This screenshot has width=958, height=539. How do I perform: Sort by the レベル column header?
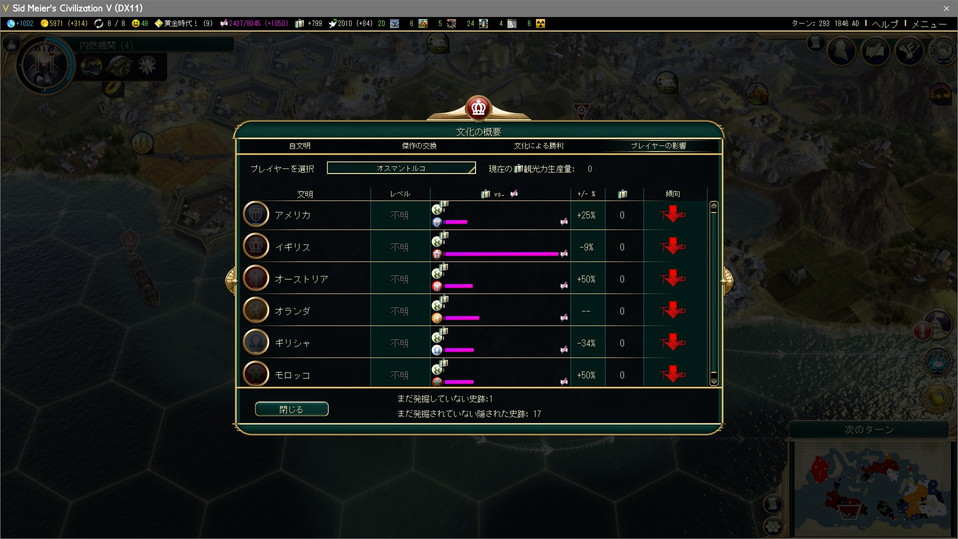click(400, 193)
